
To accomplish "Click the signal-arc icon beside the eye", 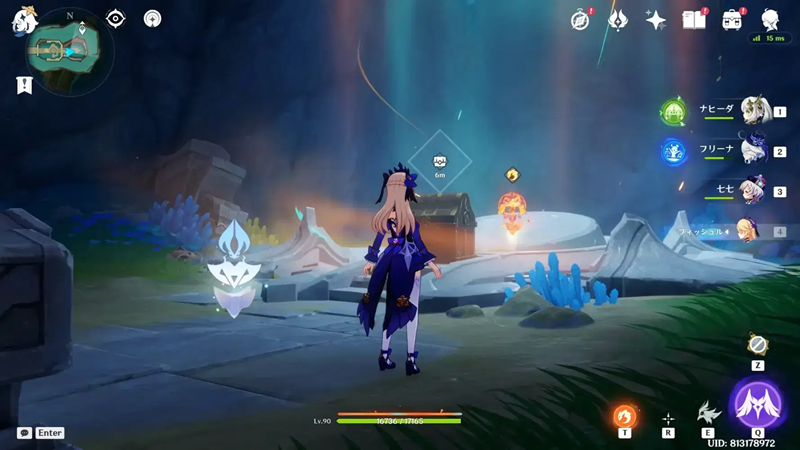I will [152, 18].
